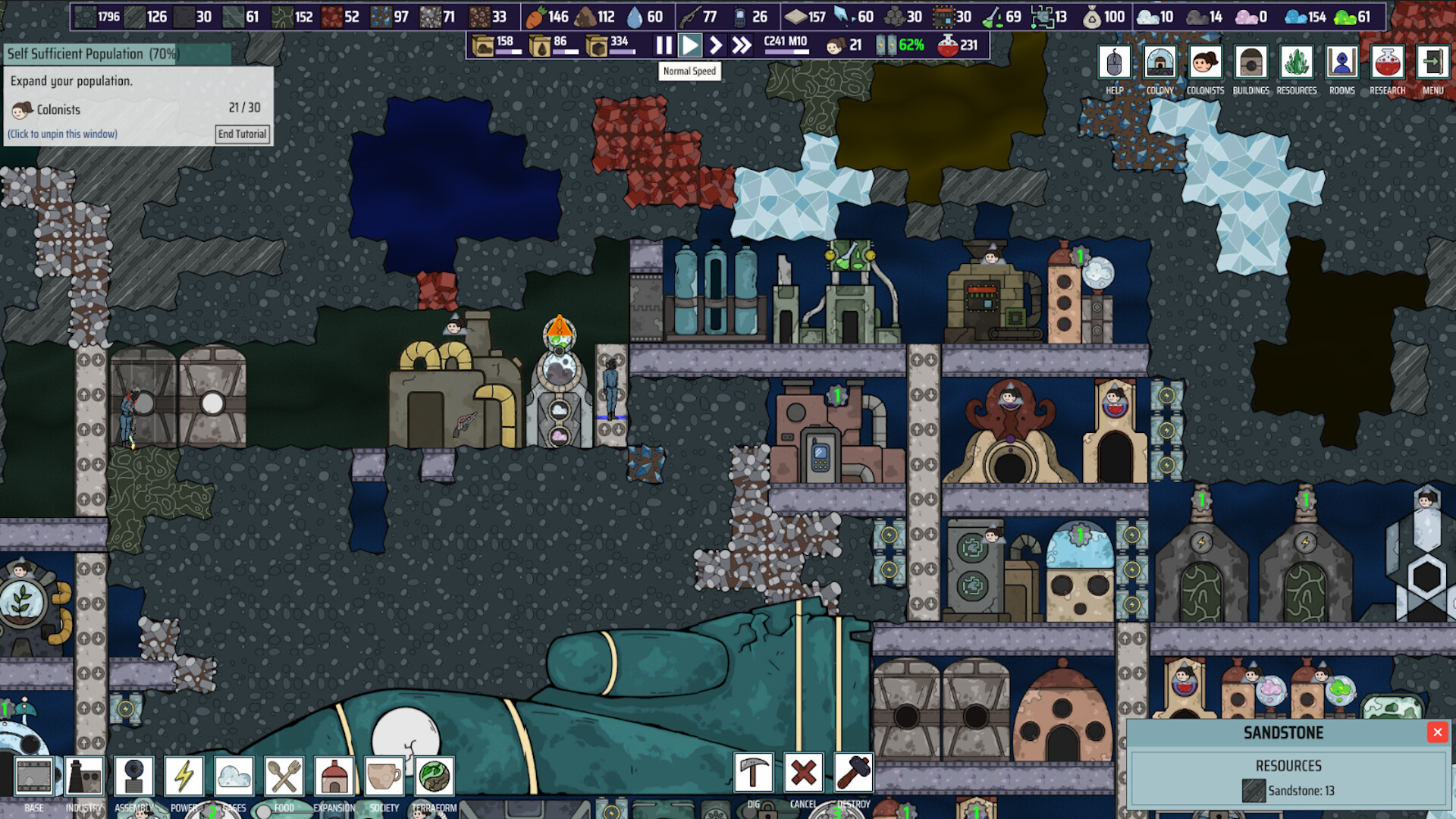Select the Destroy hammer tool
This screenshot has height=819, width=1456.
(x=852, y=773)
